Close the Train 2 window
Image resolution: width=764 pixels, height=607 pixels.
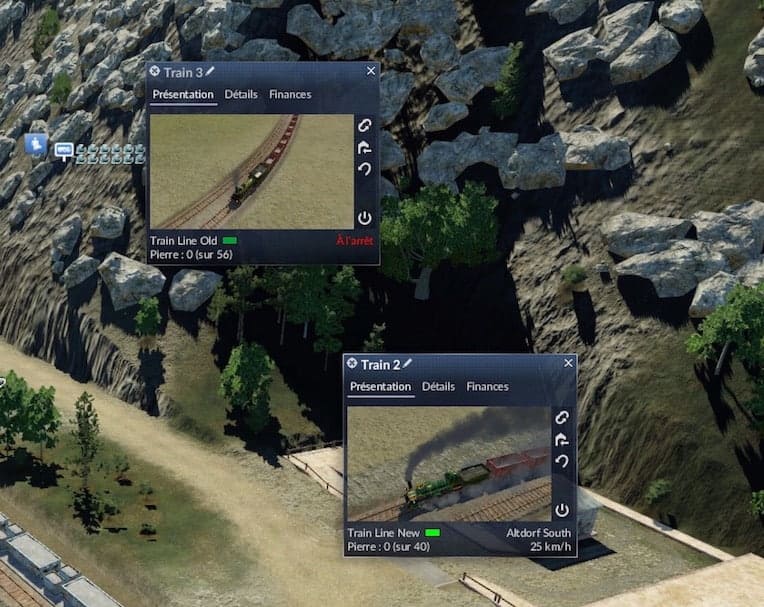[x=569, y=363]
